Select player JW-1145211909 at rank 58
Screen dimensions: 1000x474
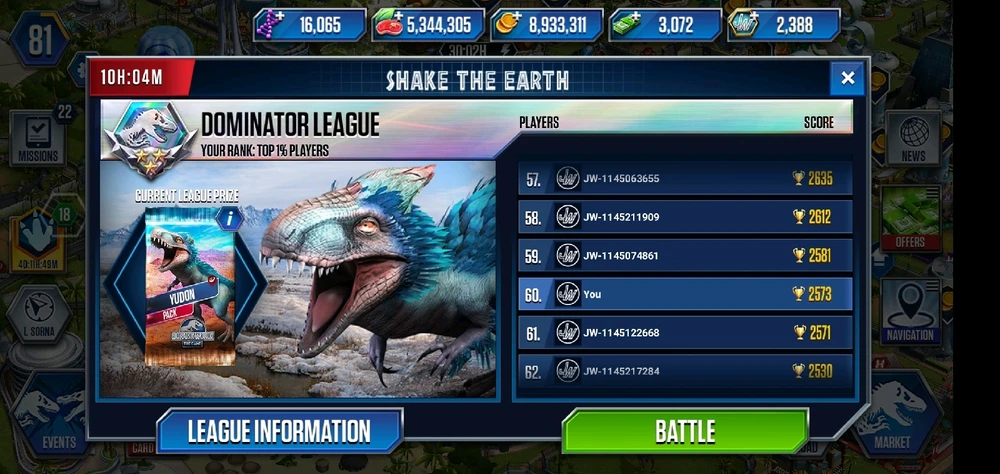pyautogui.click(x=685, y=217)
